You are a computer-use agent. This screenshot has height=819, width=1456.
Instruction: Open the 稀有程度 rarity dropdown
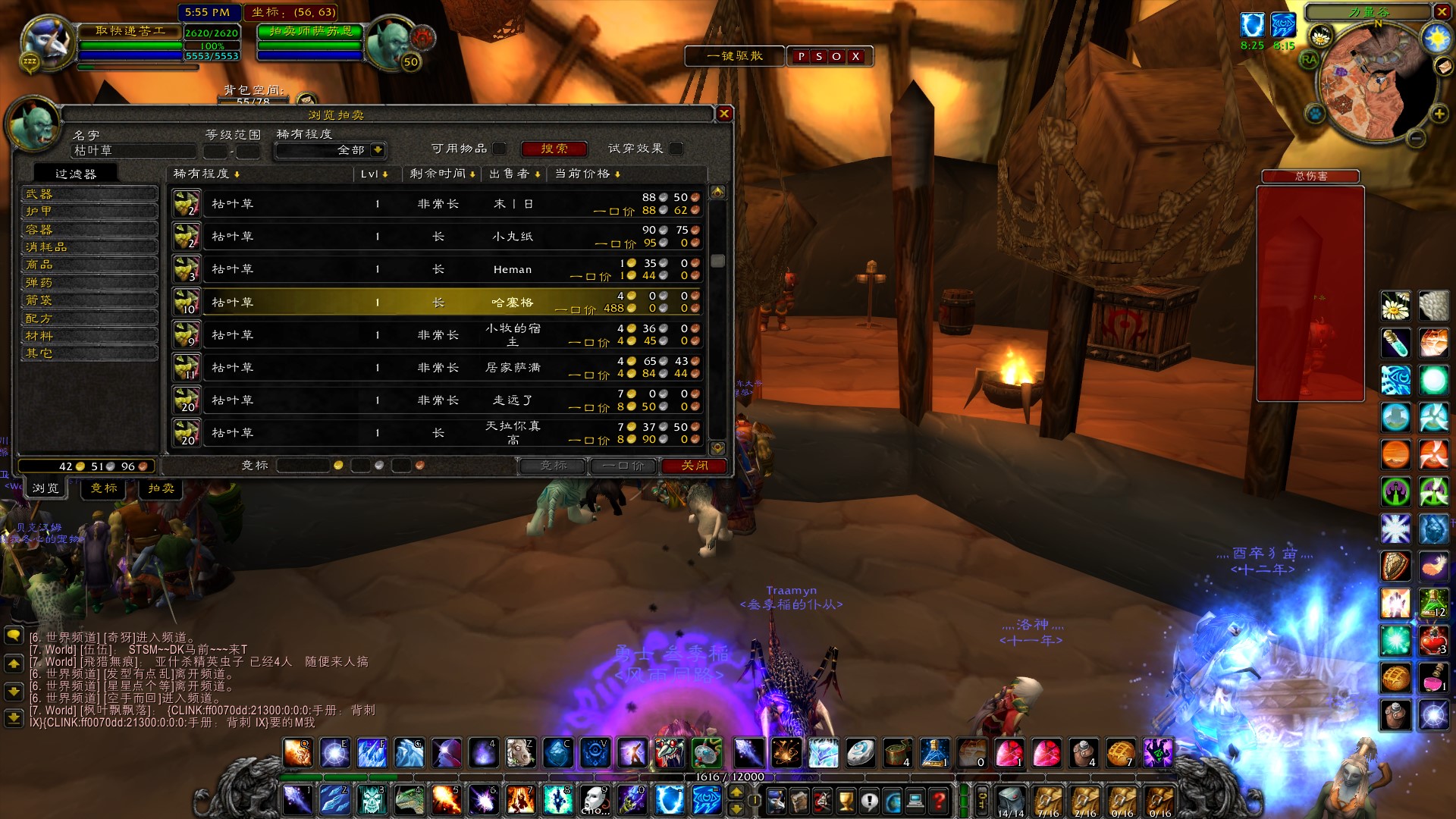[378, 150]
